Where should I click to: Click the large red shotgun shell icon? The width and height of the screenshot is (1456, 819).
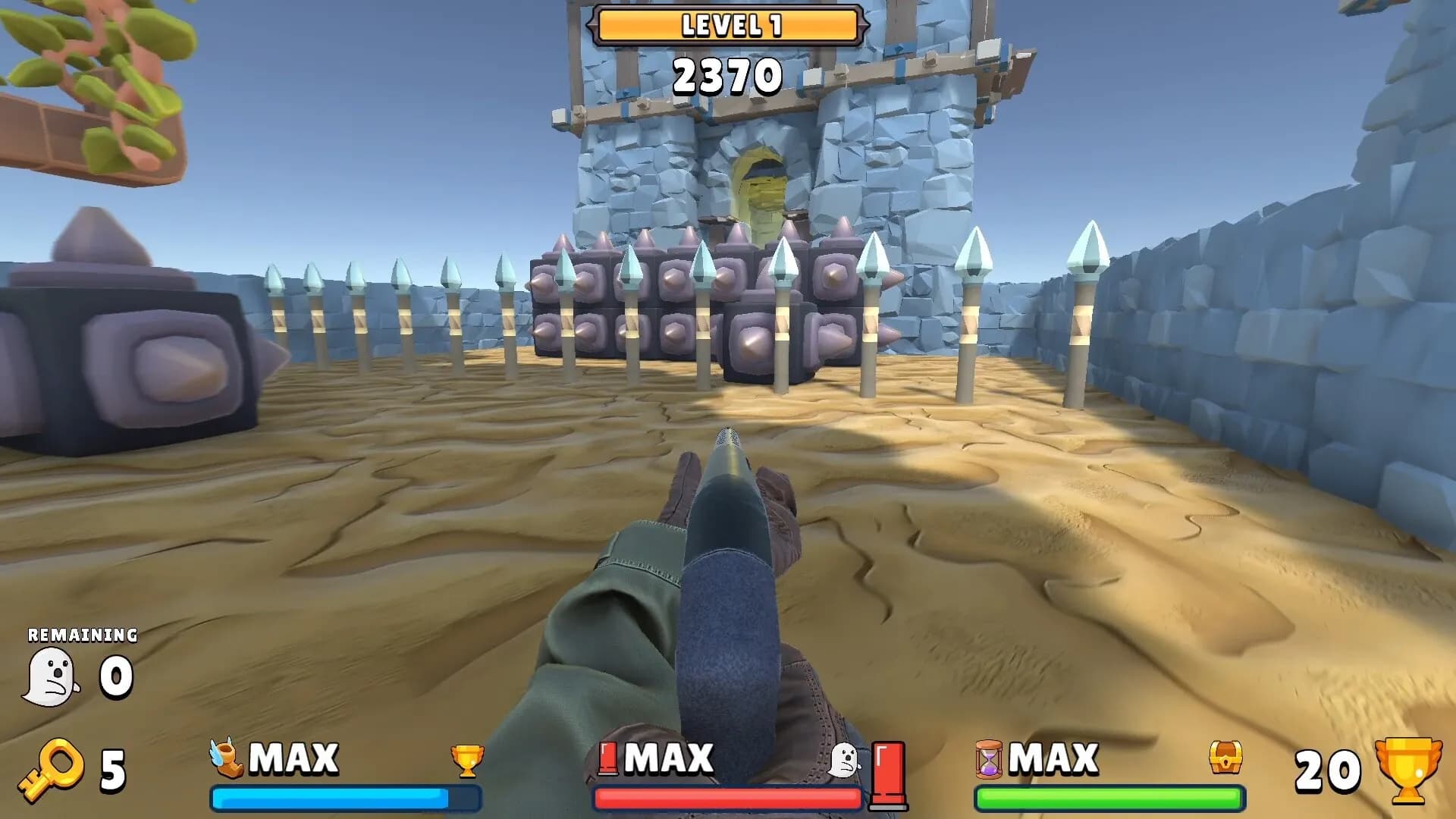888,775
